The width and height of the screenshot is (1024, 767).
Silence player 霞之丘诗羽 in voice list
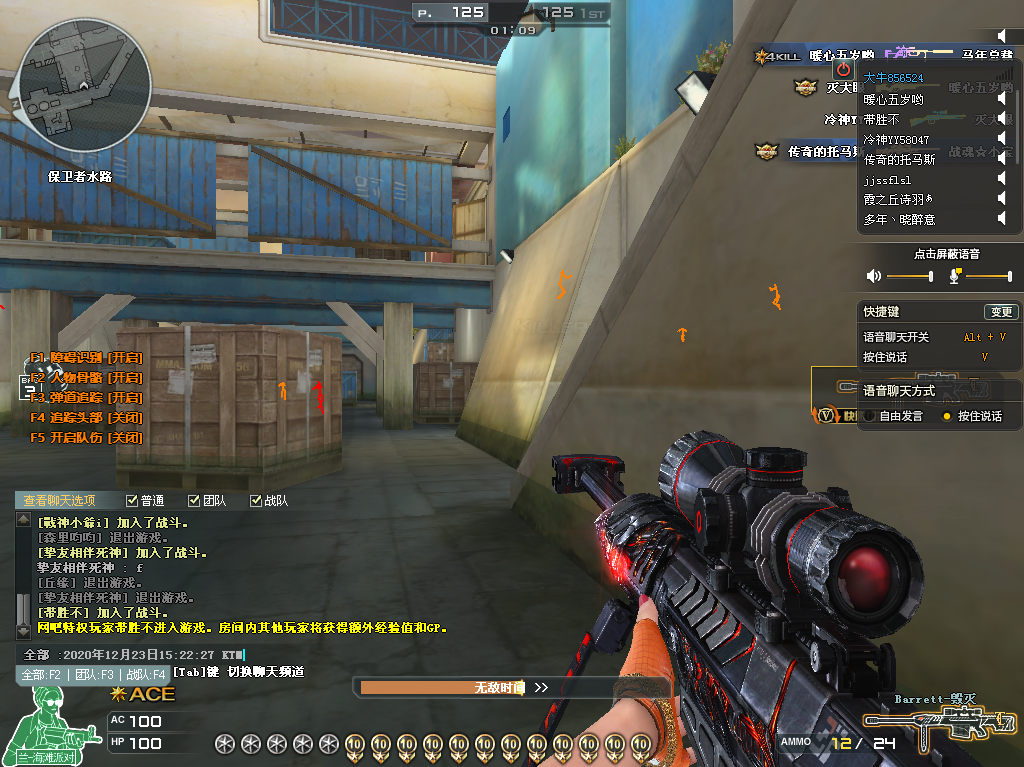pyautogui.click(x=1001, y=200)
